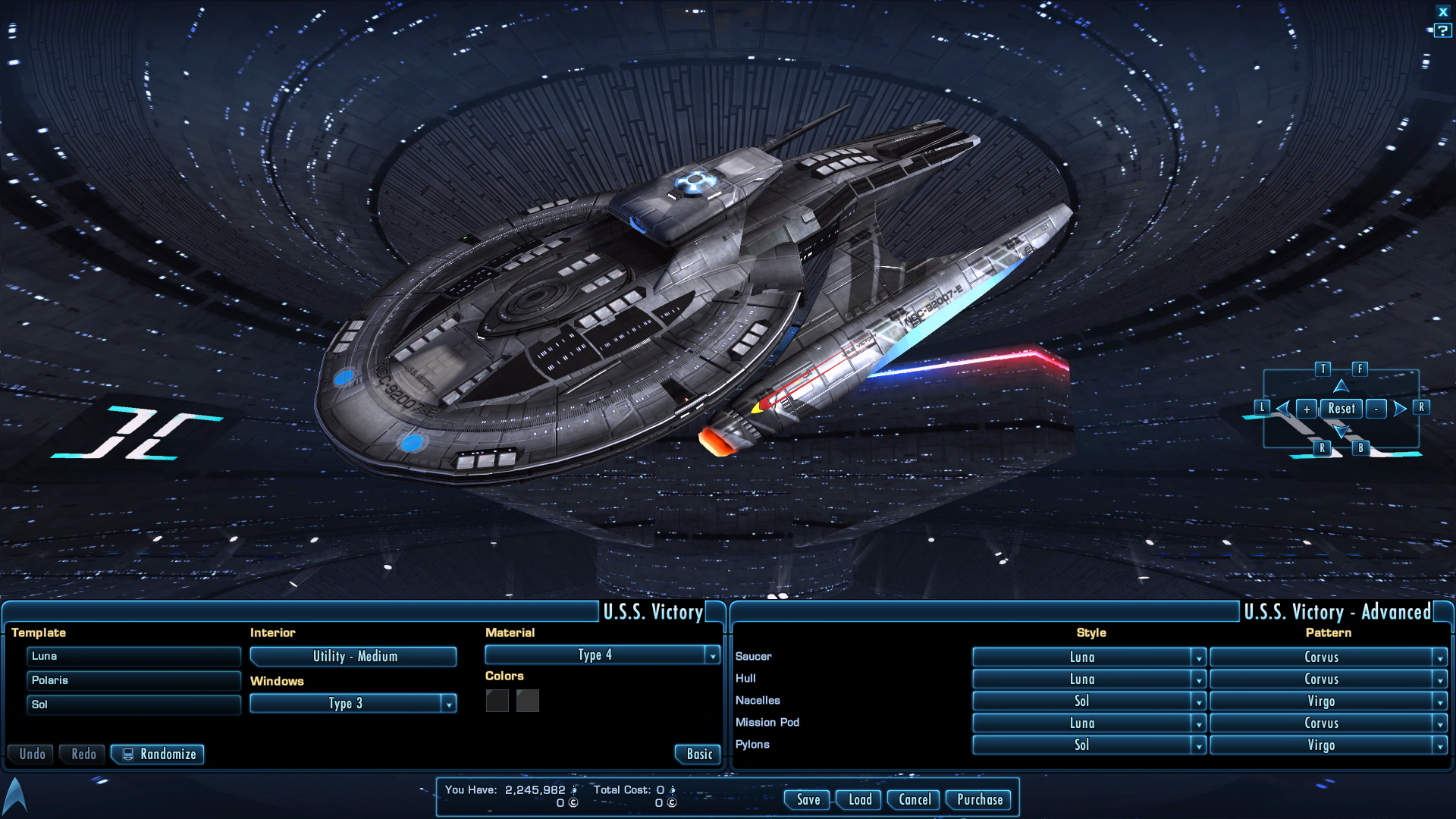Open the Material Type 4 dropdown
The width and height of the screenshot is (1456, 819).
pyautogui.click(x=602, y=655)
